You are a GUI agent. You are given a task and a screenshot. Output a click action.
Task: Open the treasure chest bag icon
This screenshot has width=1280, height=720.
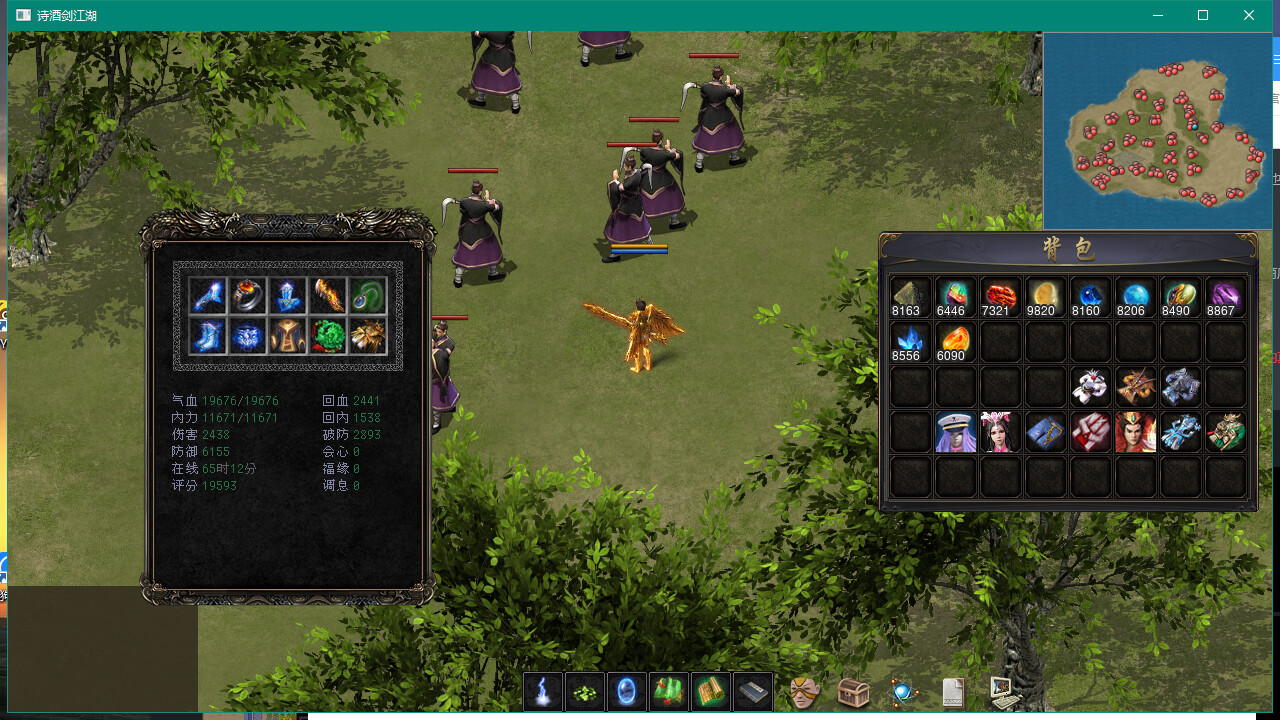coord(853,692)
